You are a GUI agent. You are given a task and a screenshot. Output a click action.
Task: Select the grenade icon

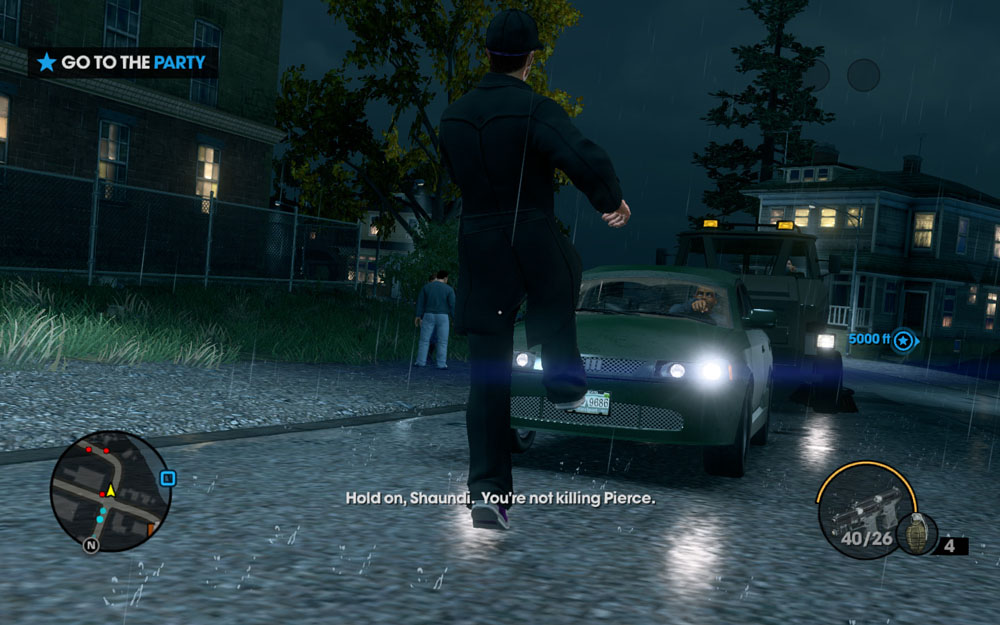(x=914, y=532)
